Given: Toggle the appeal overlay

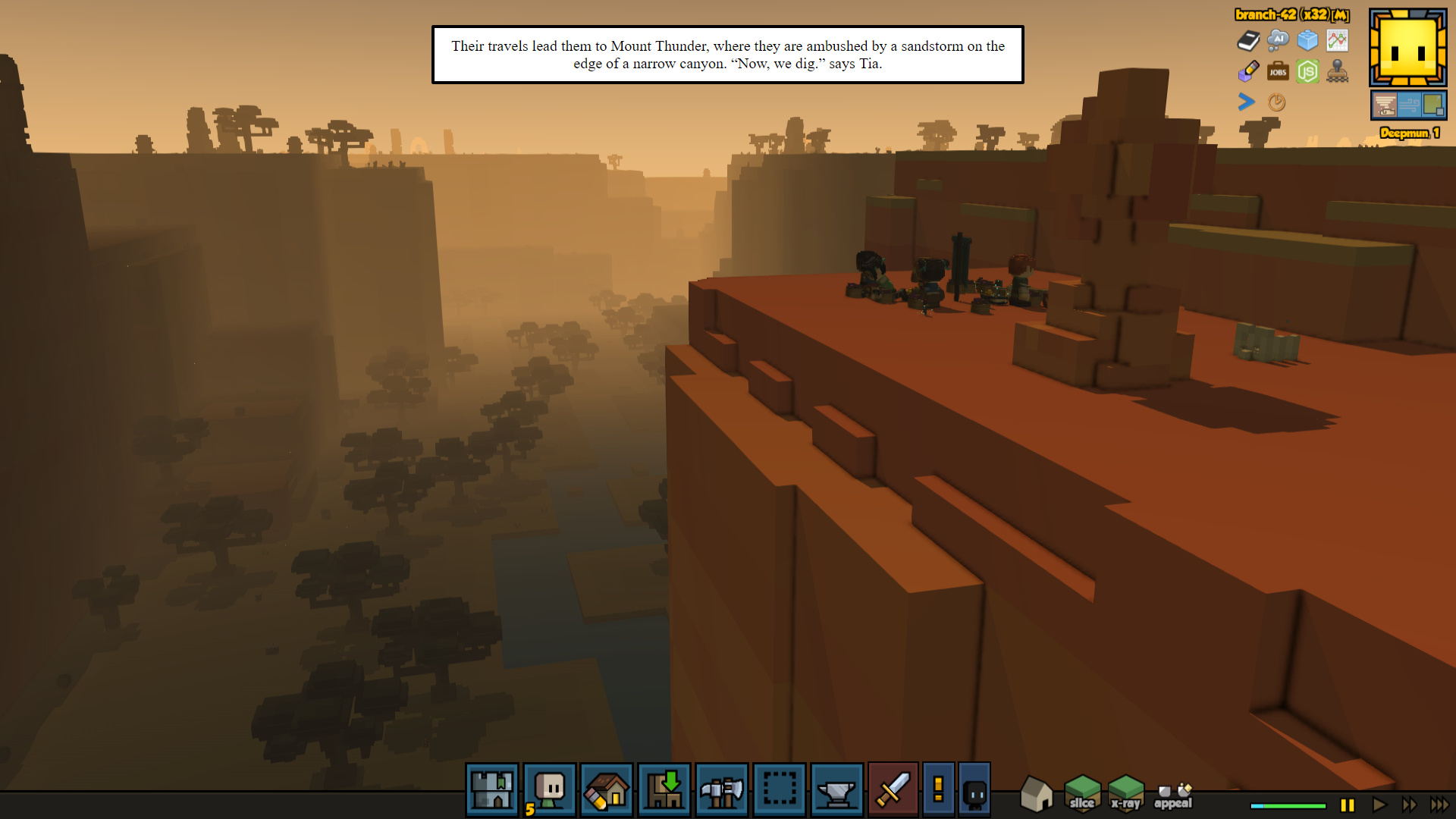Looking at the screenshot, I should 1173,796.
